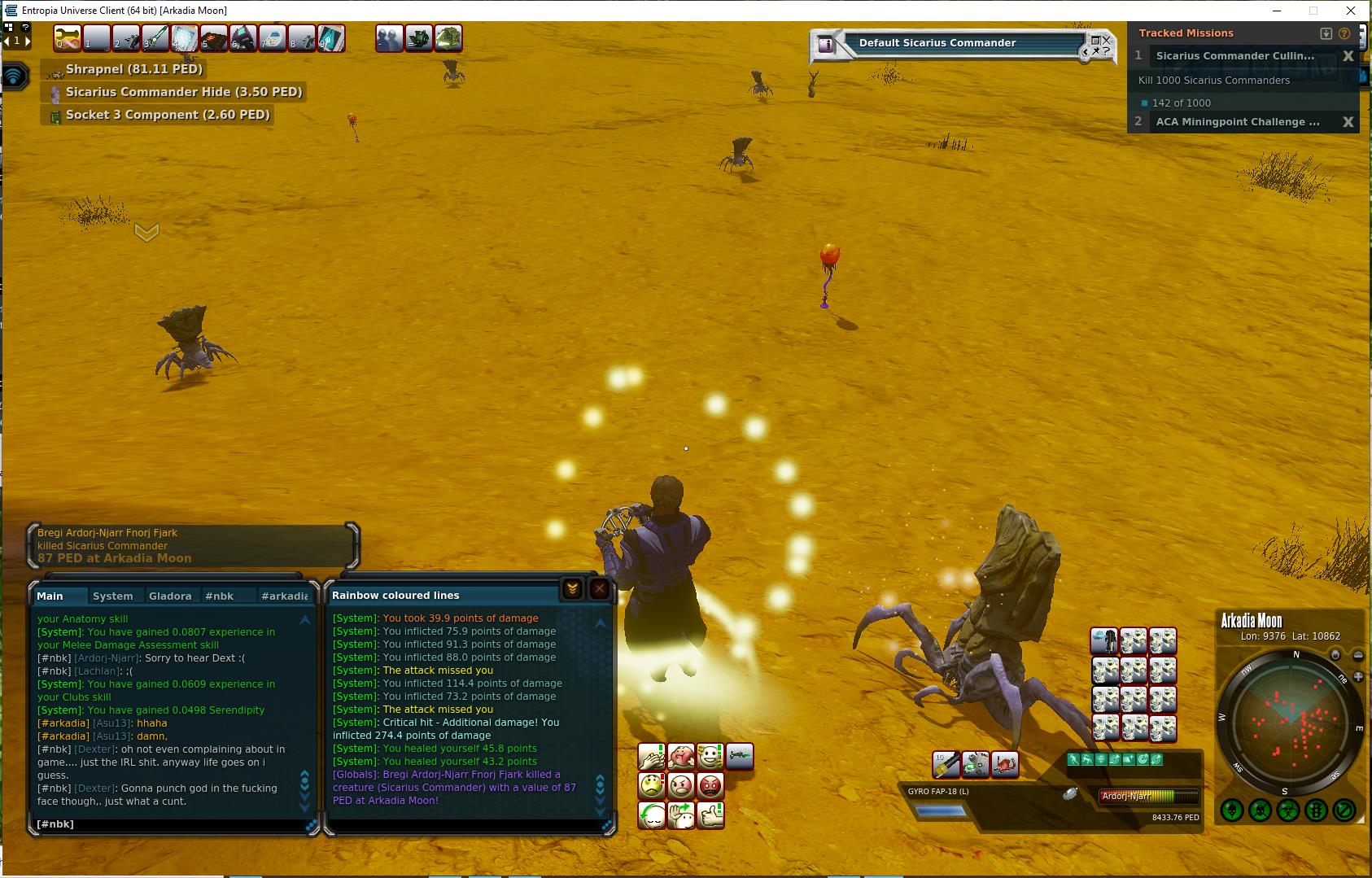Open info on the Sicarius Commander target
1372x878 pixels.
pyautogui.click(x=826, y=45)
